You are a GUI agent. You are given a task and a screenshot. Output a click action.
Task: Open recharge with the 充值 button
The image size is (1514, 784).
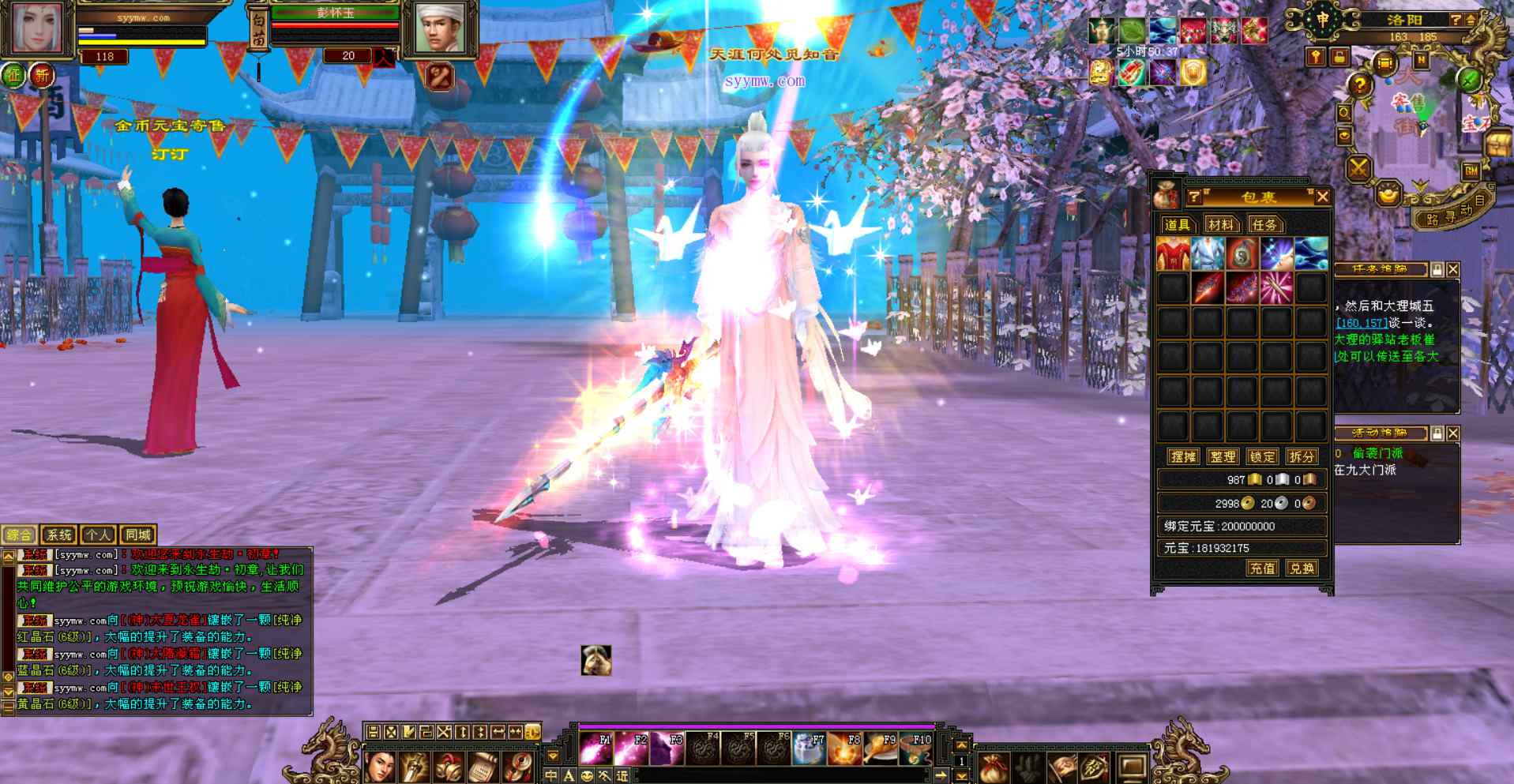point(1262,568)
